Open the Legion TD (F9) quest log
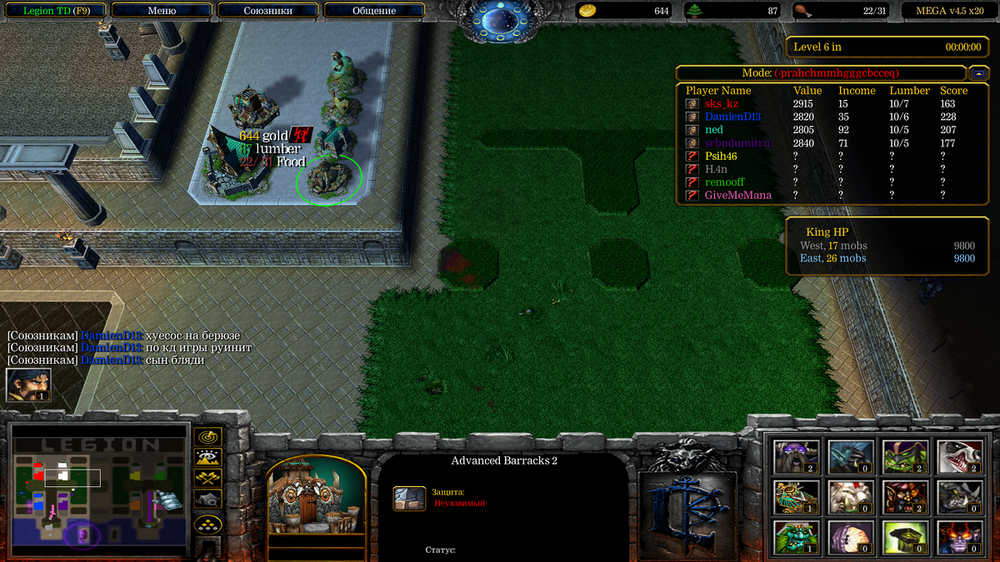1000x562 pixels. (51, 11)
